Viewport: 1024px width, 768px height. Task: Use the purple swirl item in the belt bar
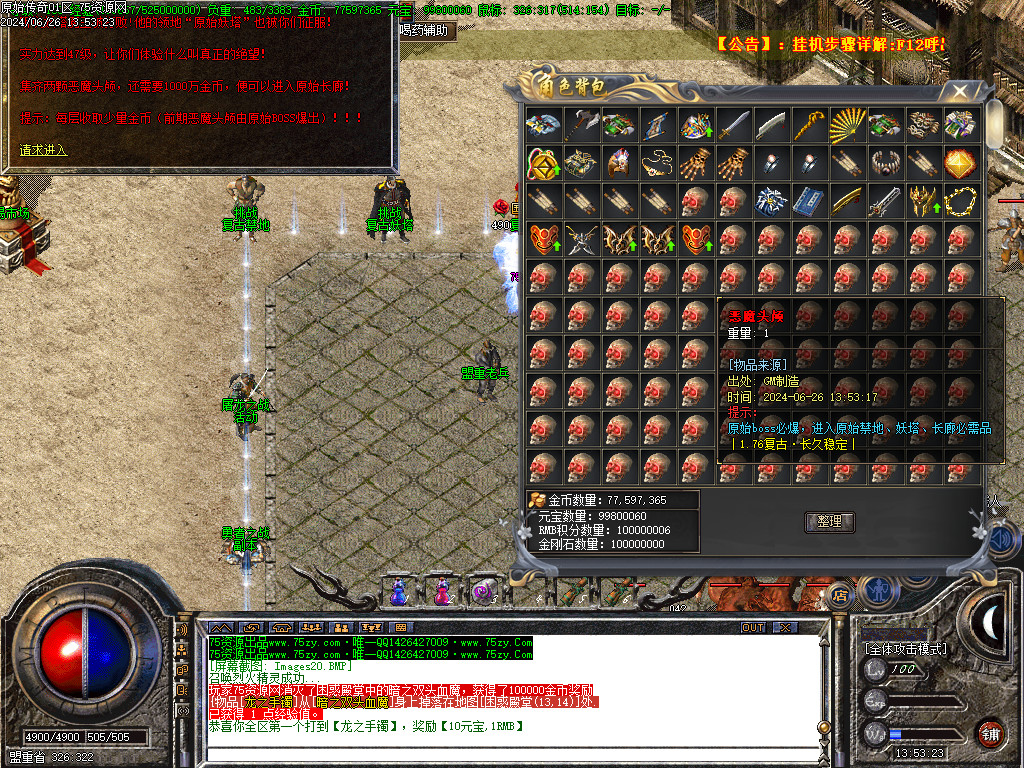click(484, 592)
